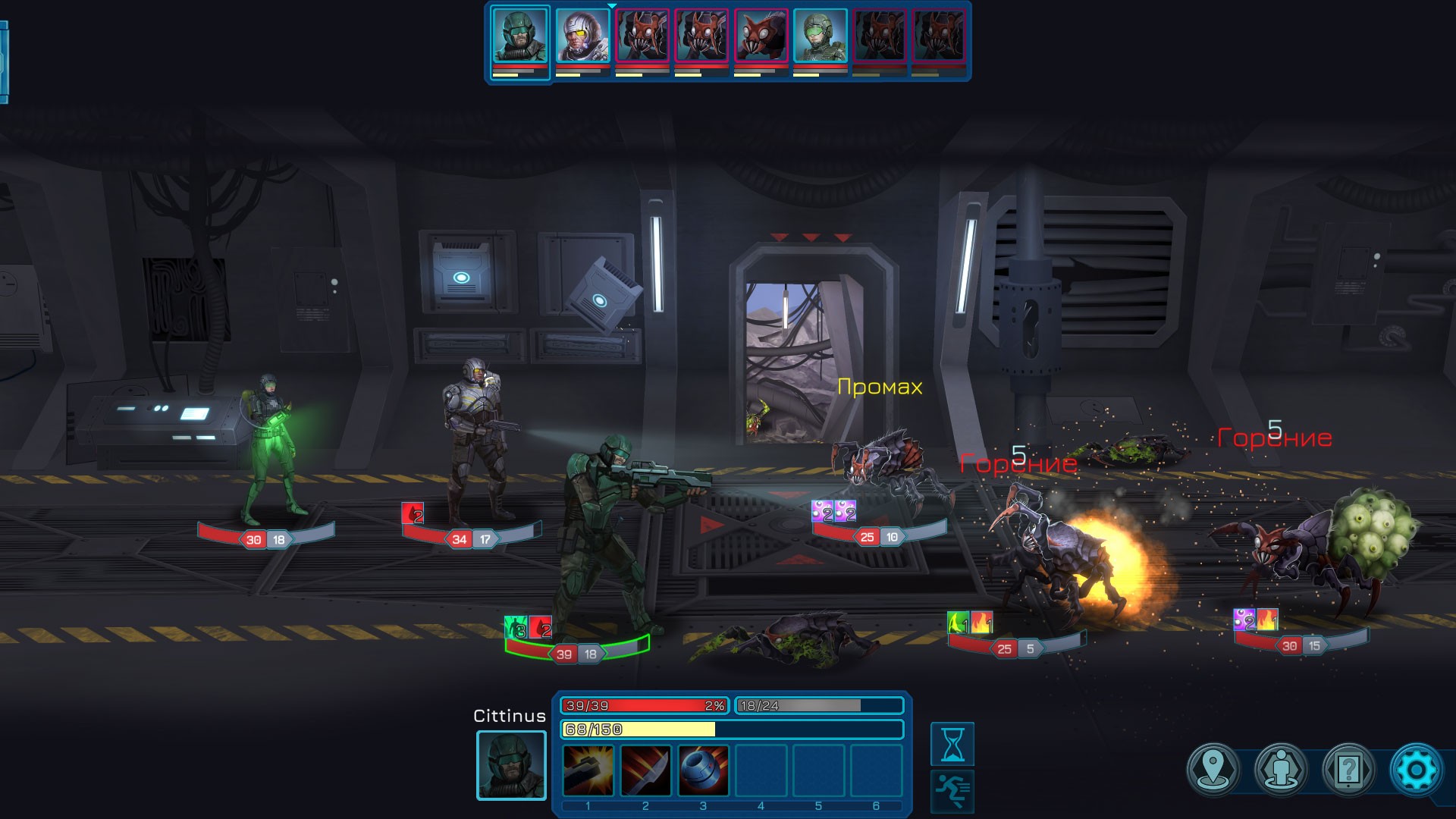Open the help tablet with question mark
This screenshot has width=1456, height=819.
pos(1348,770)
